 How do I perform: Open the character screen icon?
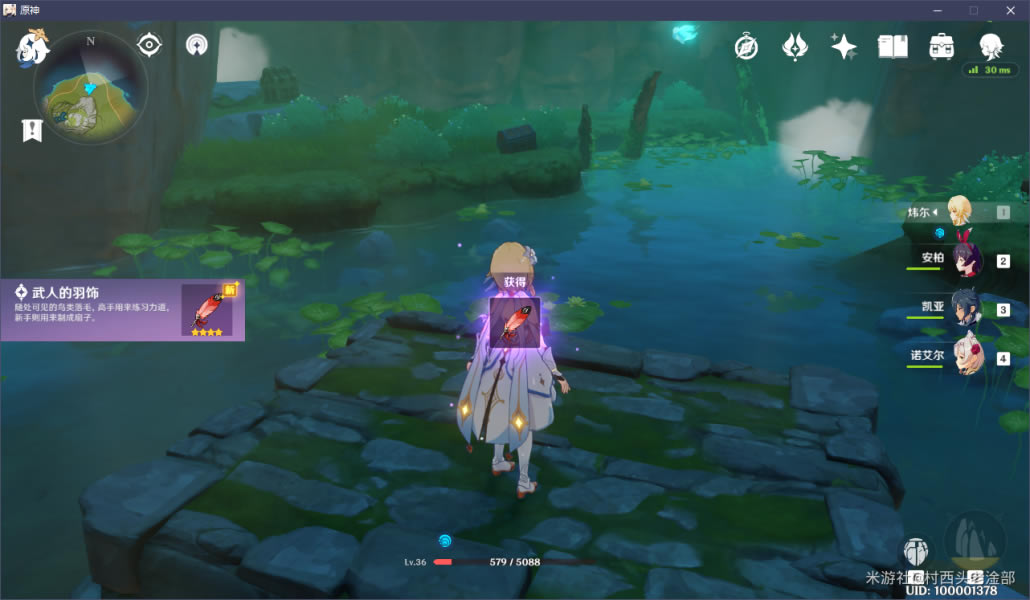990,45
